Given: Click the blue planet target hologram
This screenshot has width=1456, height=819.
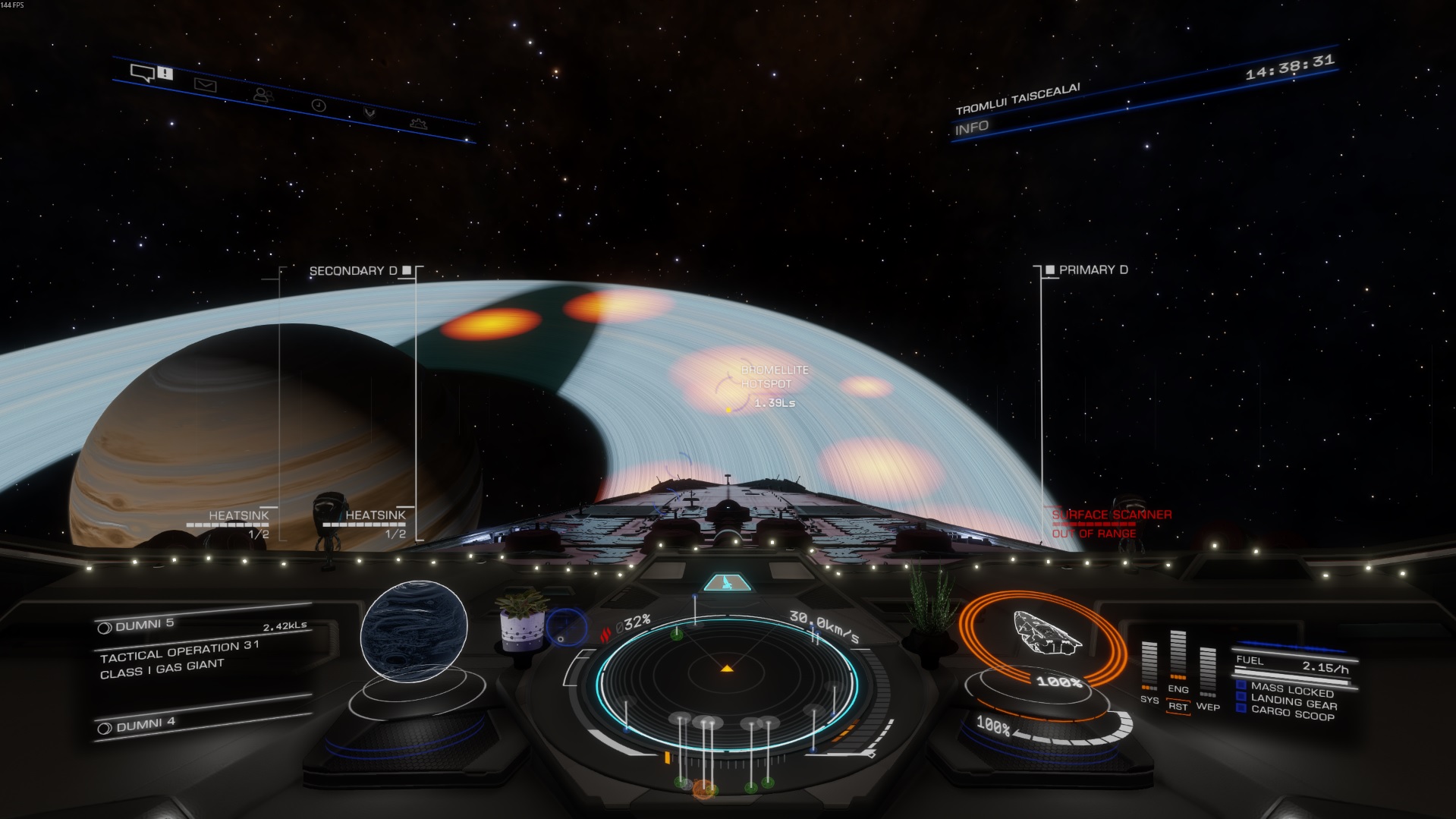Looking at the screenshot, I should 414,629.
